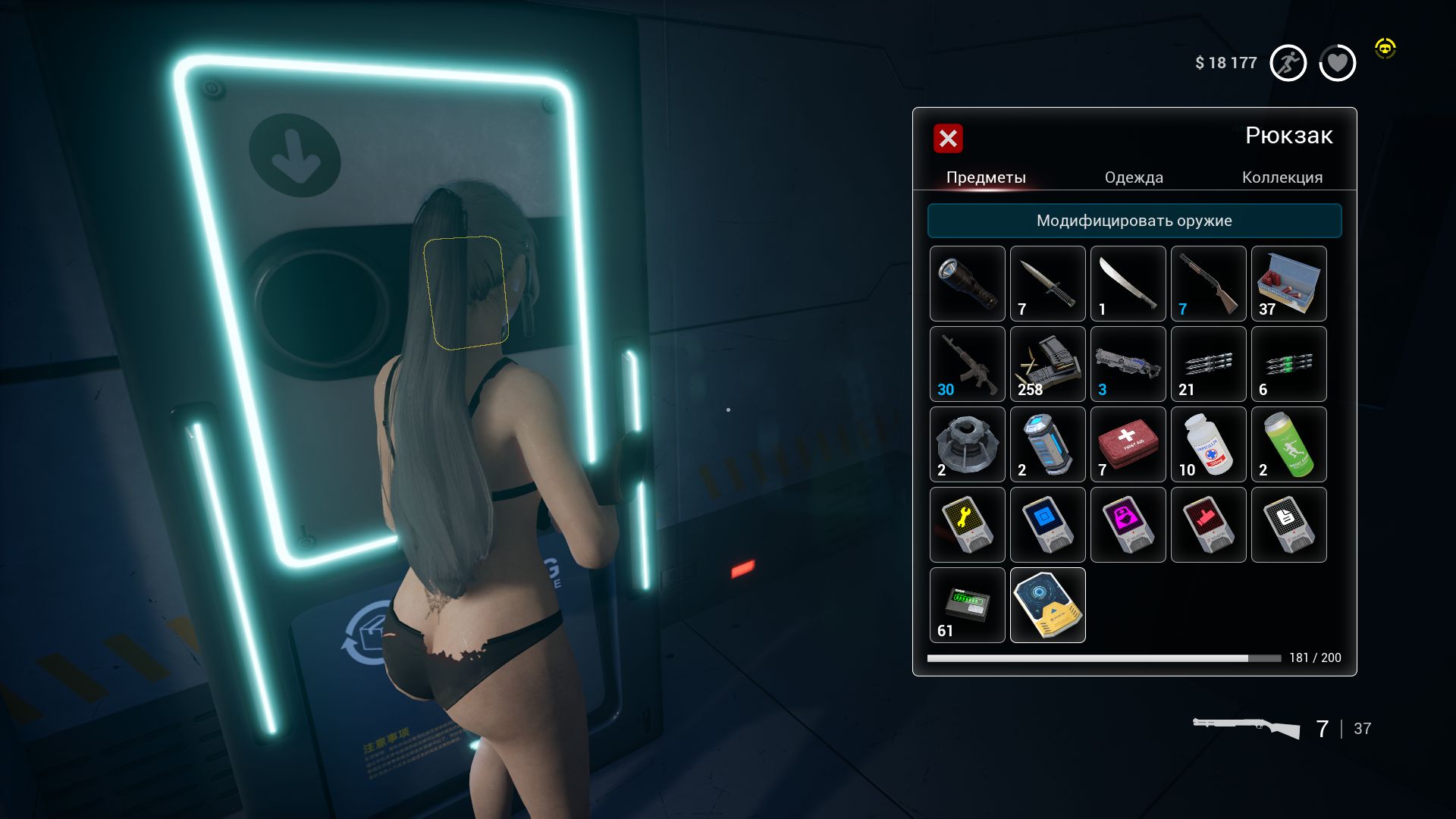Select the shotgun shells box
This screenshot has width=1456, height=819.
pyautogui.click(x=1288, y=284)
